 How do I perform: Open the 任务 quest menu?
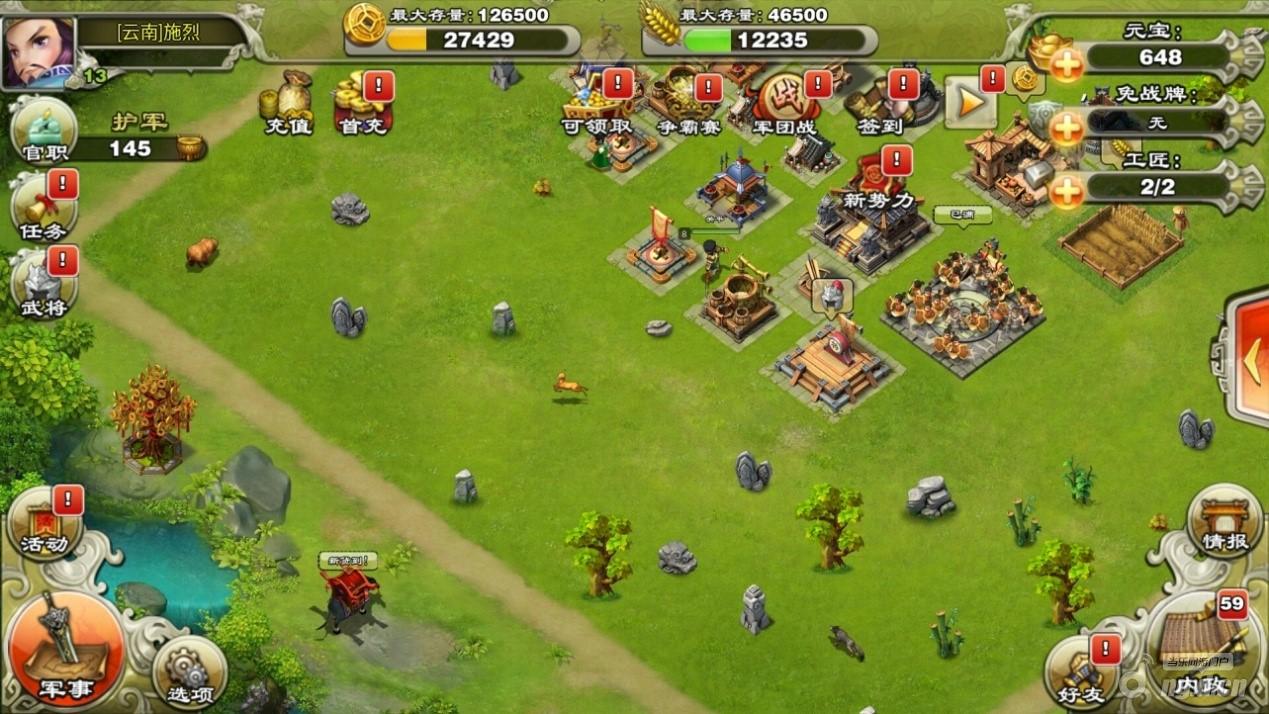[43, 209]
